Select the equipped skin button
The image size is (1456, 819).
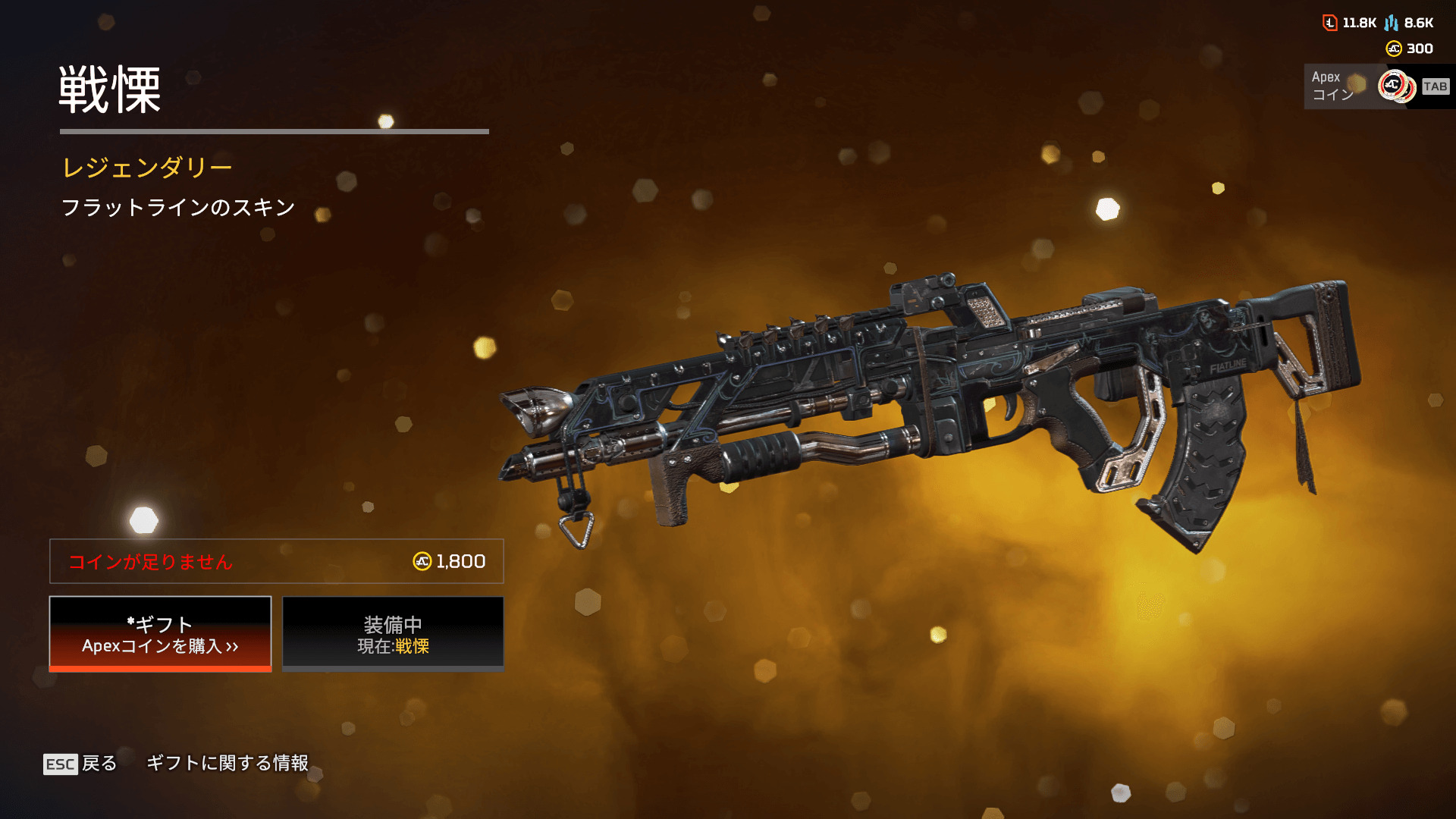click(393, 634)
